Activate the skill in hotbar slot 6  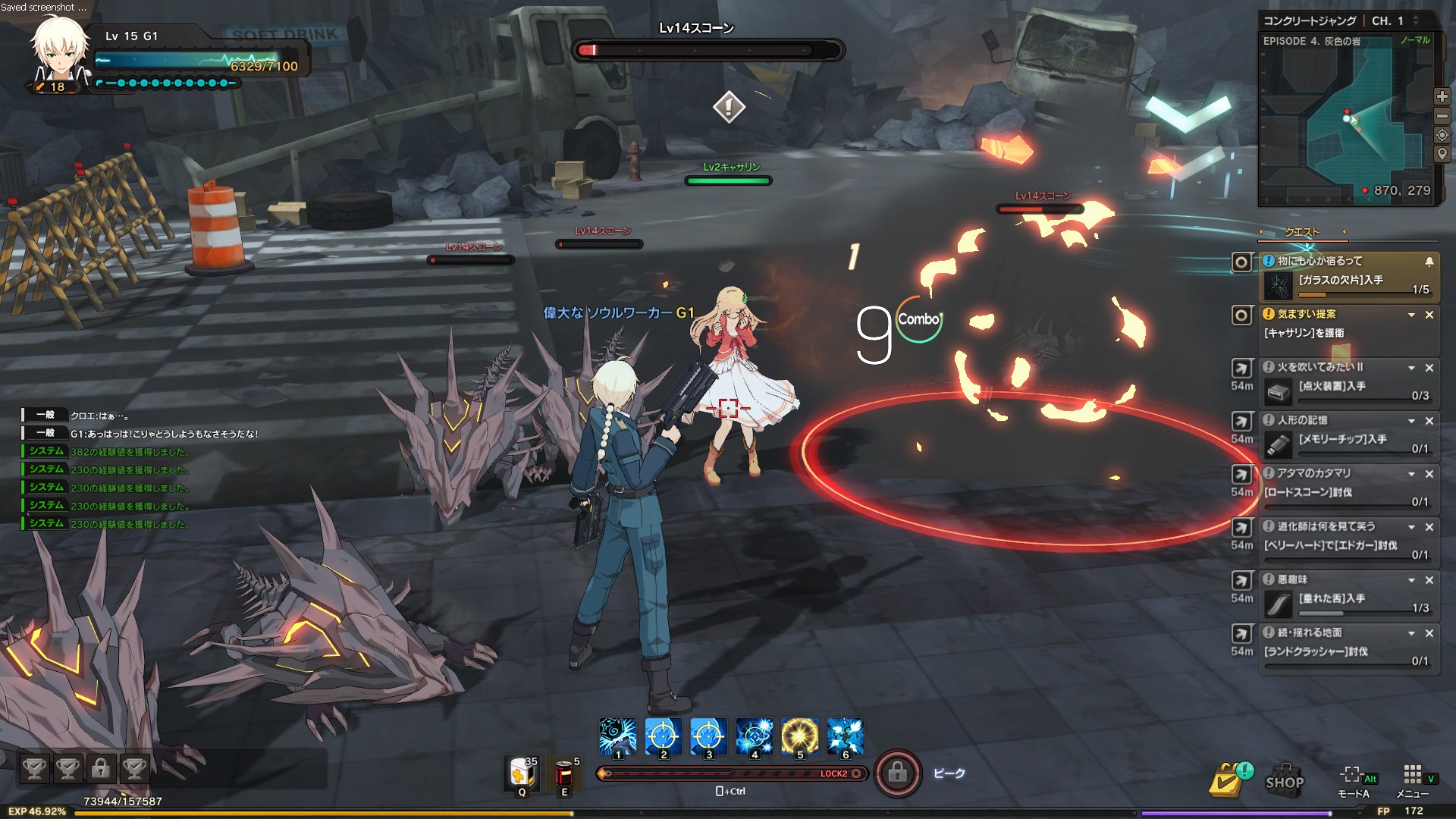point(845,736)
